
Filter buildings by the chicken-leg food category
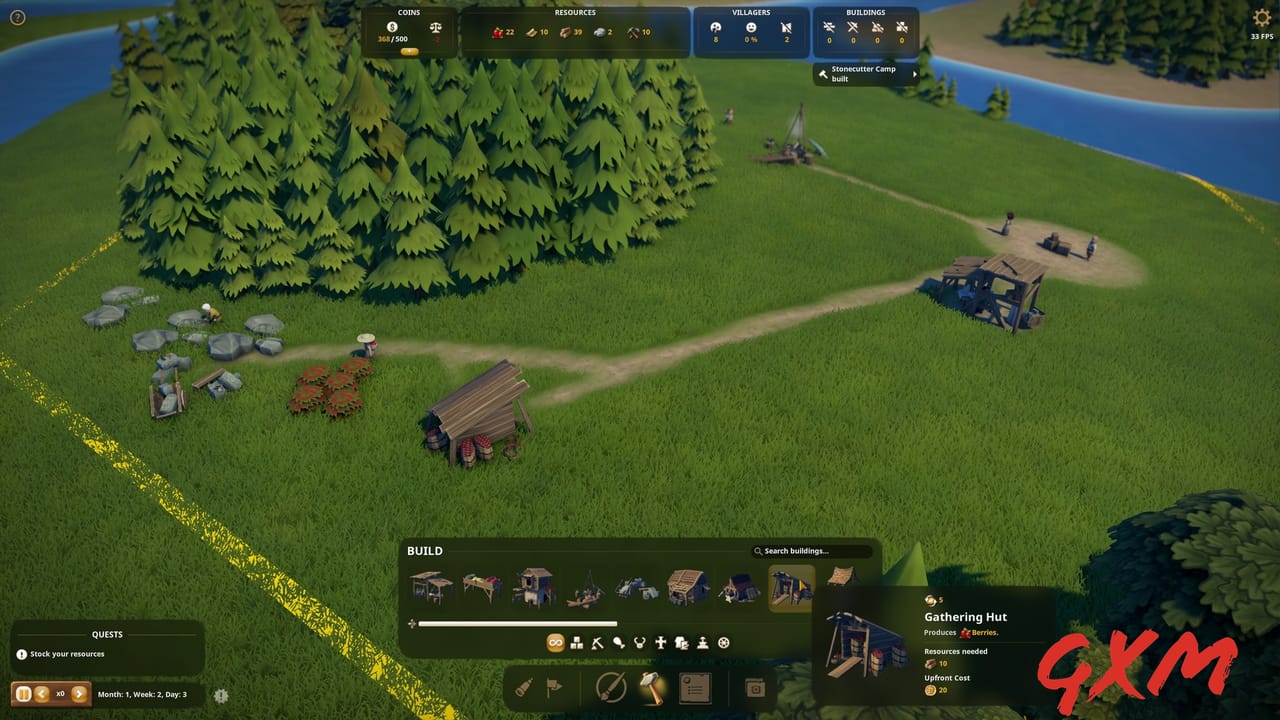point(618,643)
